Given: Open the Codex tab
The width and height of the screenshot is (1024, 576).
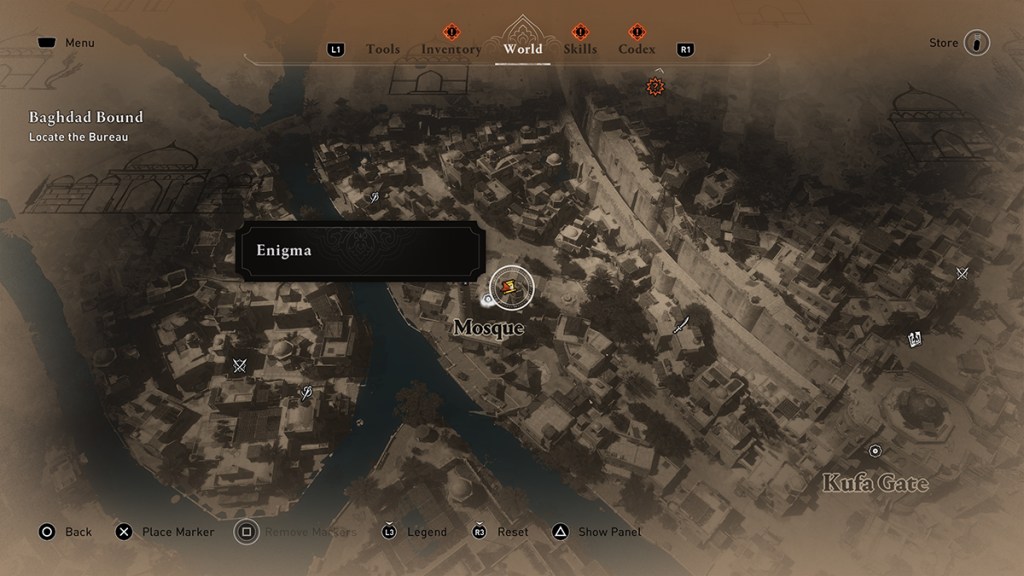Looking at the screenshot, I should (637, 49).
